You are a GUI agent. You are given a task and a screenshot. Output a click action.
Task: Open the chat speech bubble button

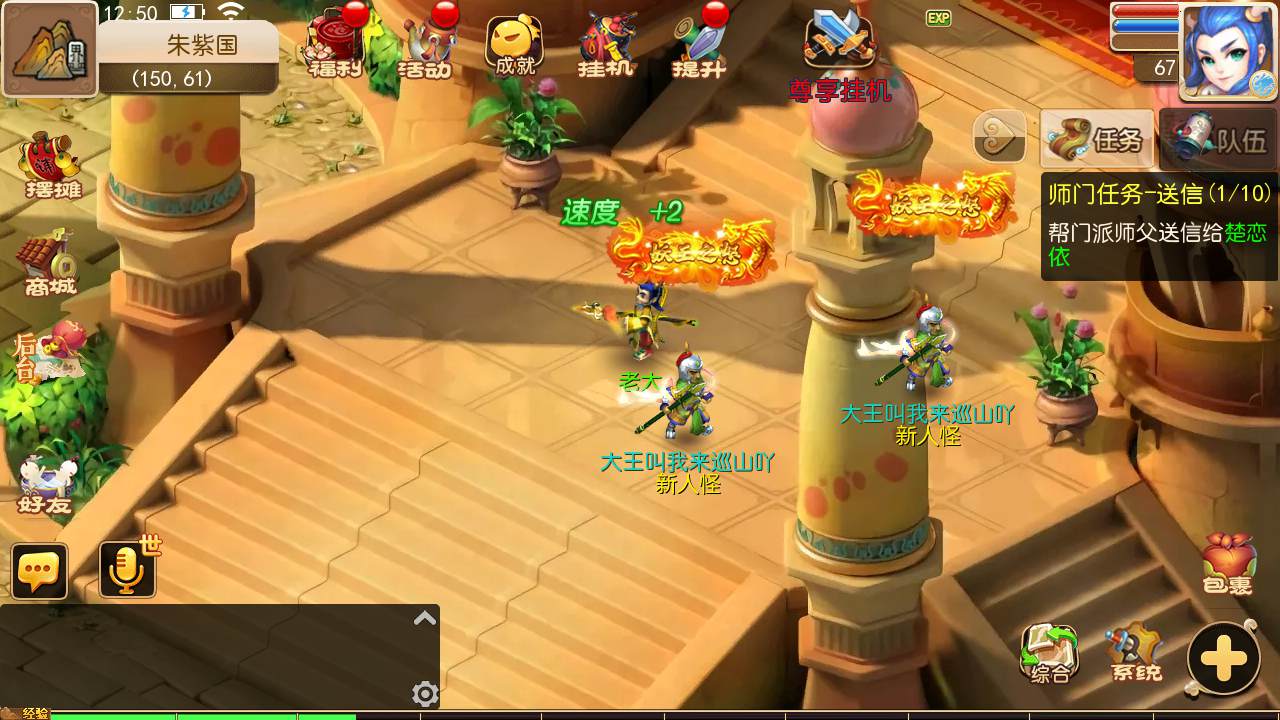tap(40, 571)
